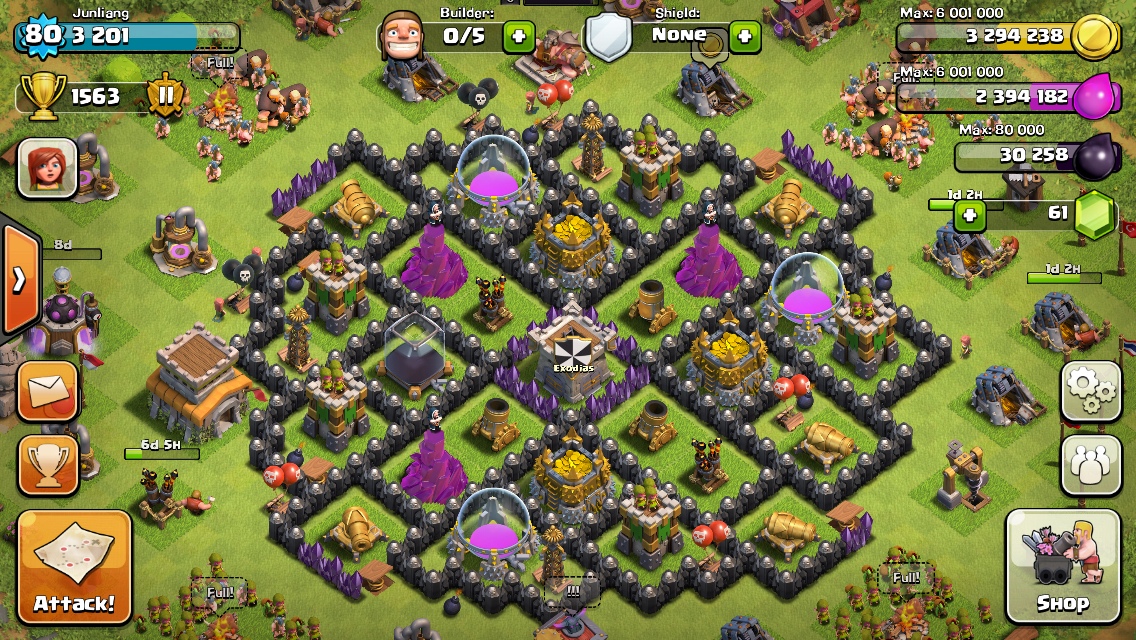
Task: Add a builder with the plus button
Action: tap(518, 38)
